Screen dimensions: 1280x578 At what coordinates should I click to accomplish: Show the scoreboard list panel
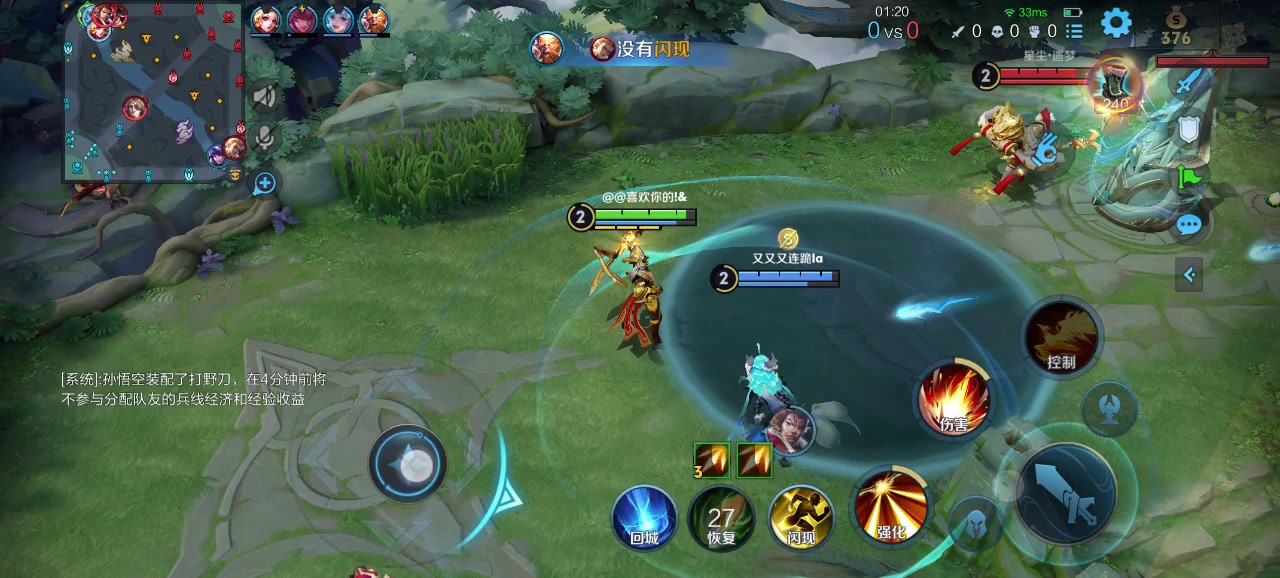click(1074, 31)
